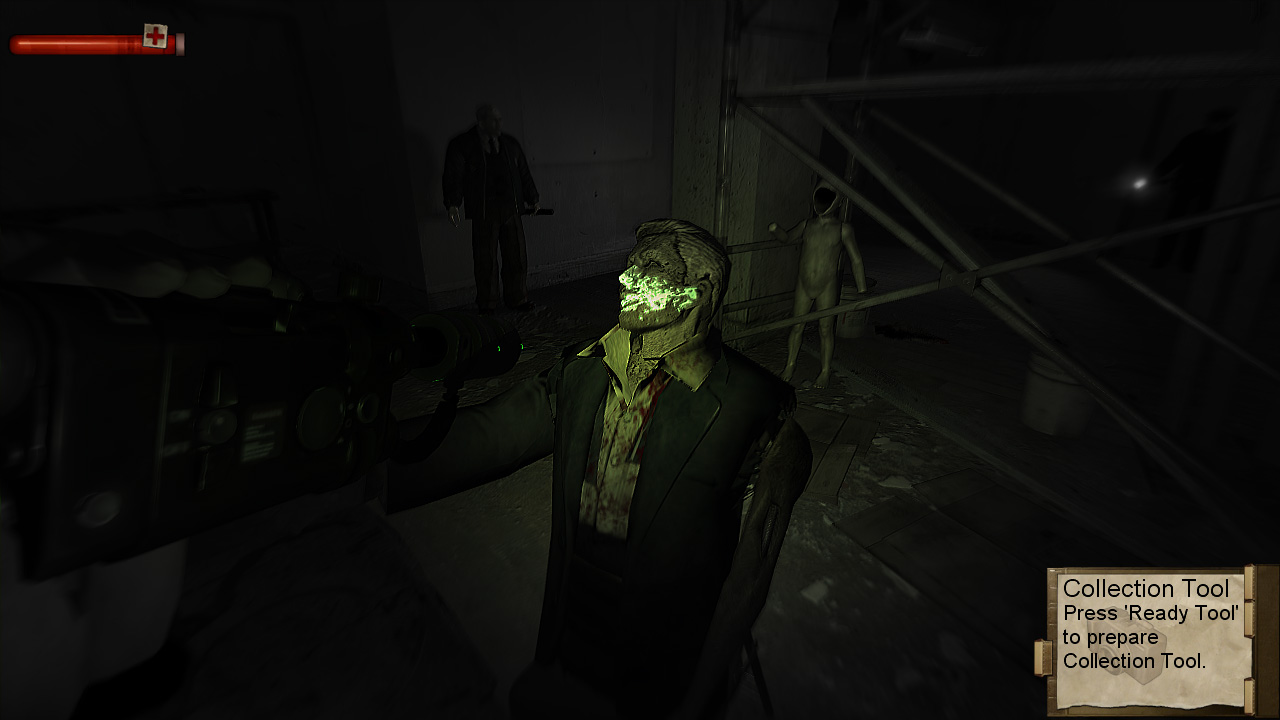Dismiss the Collection Tool instruction note
The height and width of the screenshot is (720, 1280).
pos(1150,625)
